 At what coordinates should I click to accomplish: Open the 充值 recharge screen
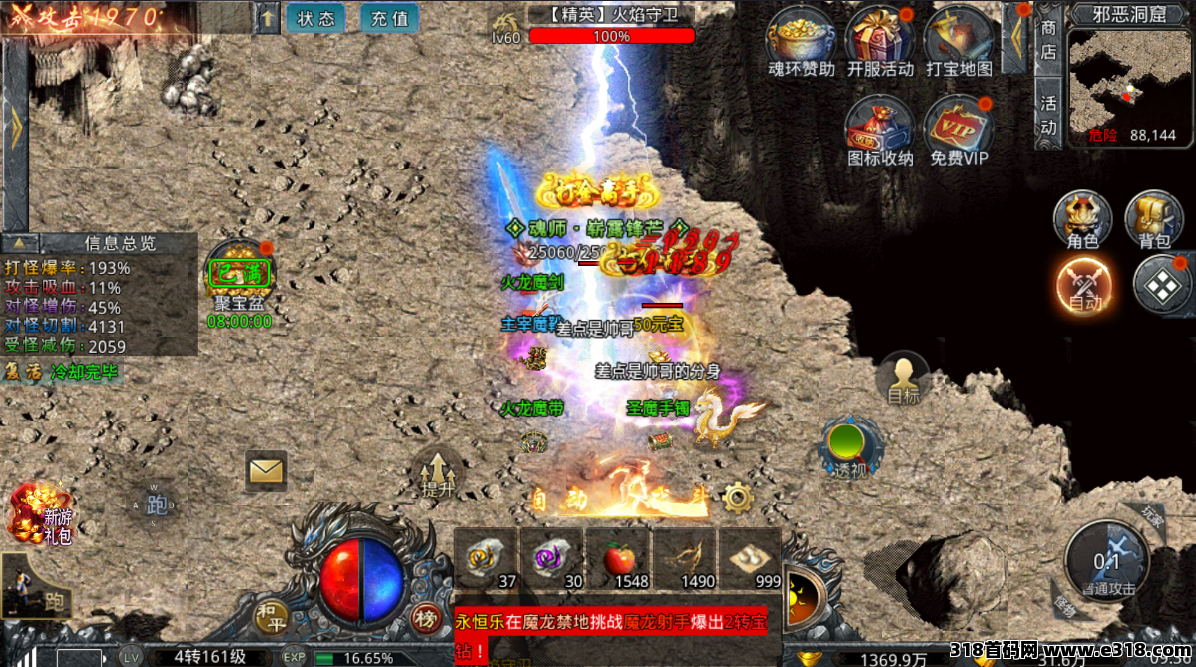click(389, 18)
